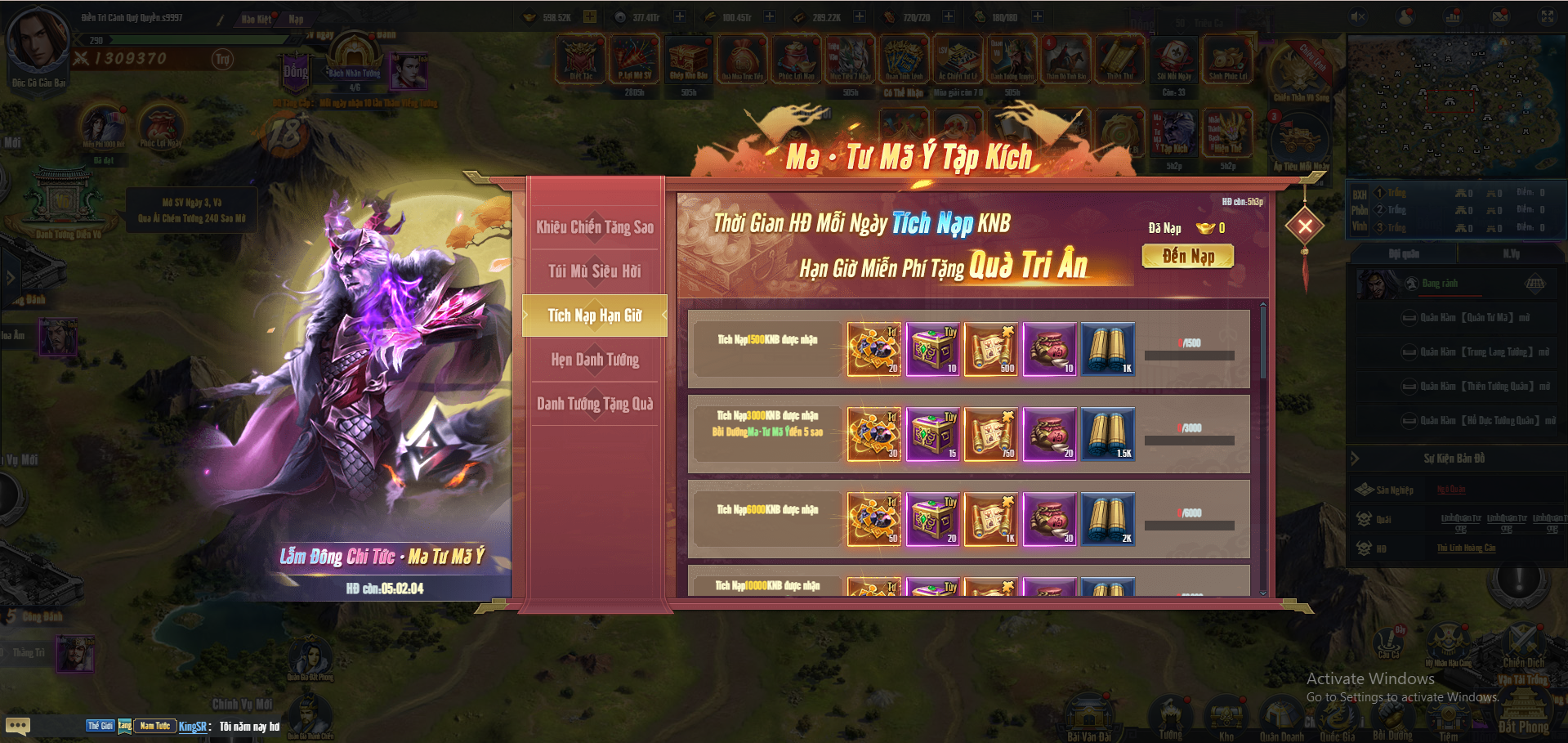Open the Hẹn Danh Tướng tab
This screenshot has height=743, width=1568.
point(595,360)
